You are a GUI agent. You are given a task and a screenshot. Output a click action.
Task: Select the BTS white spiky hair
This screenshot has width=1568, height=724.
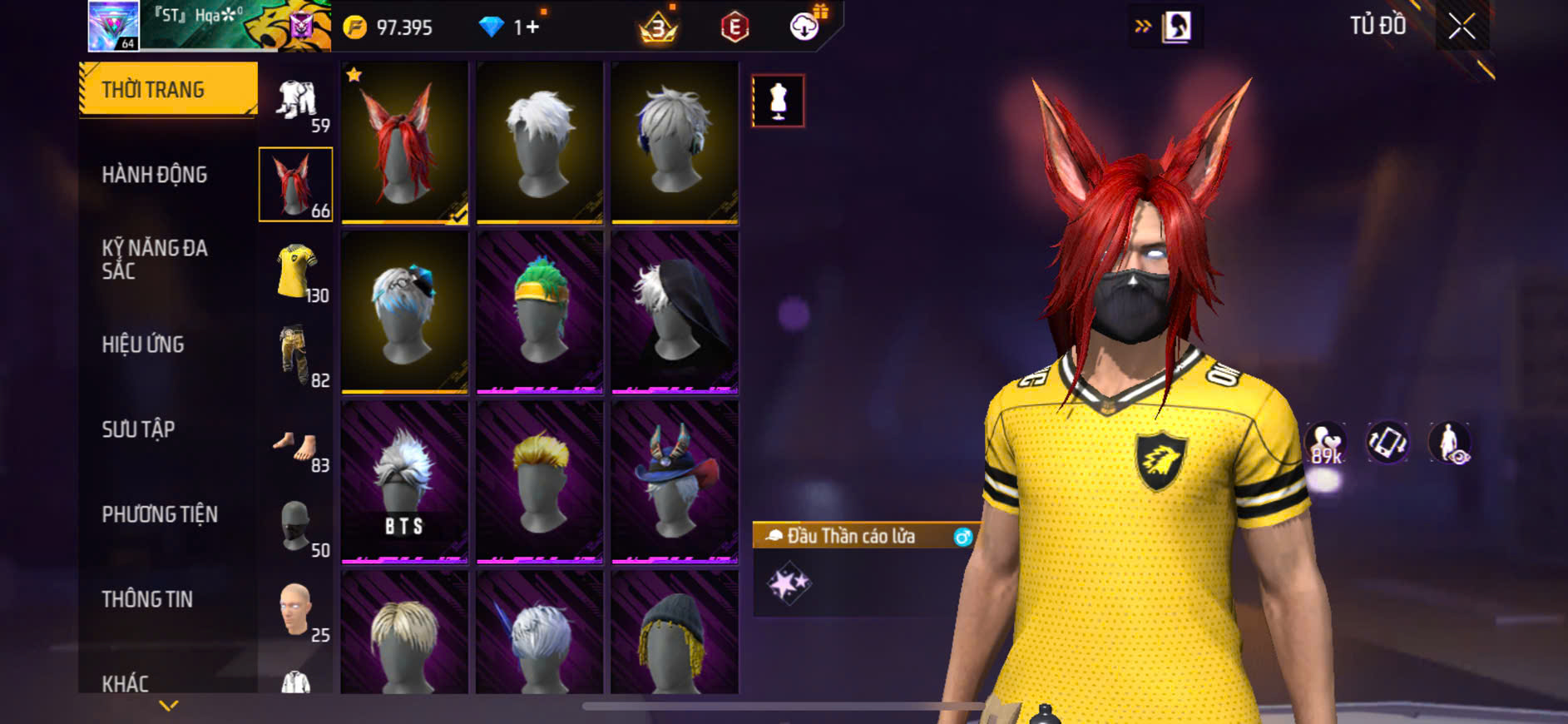(x=404, y=481)
